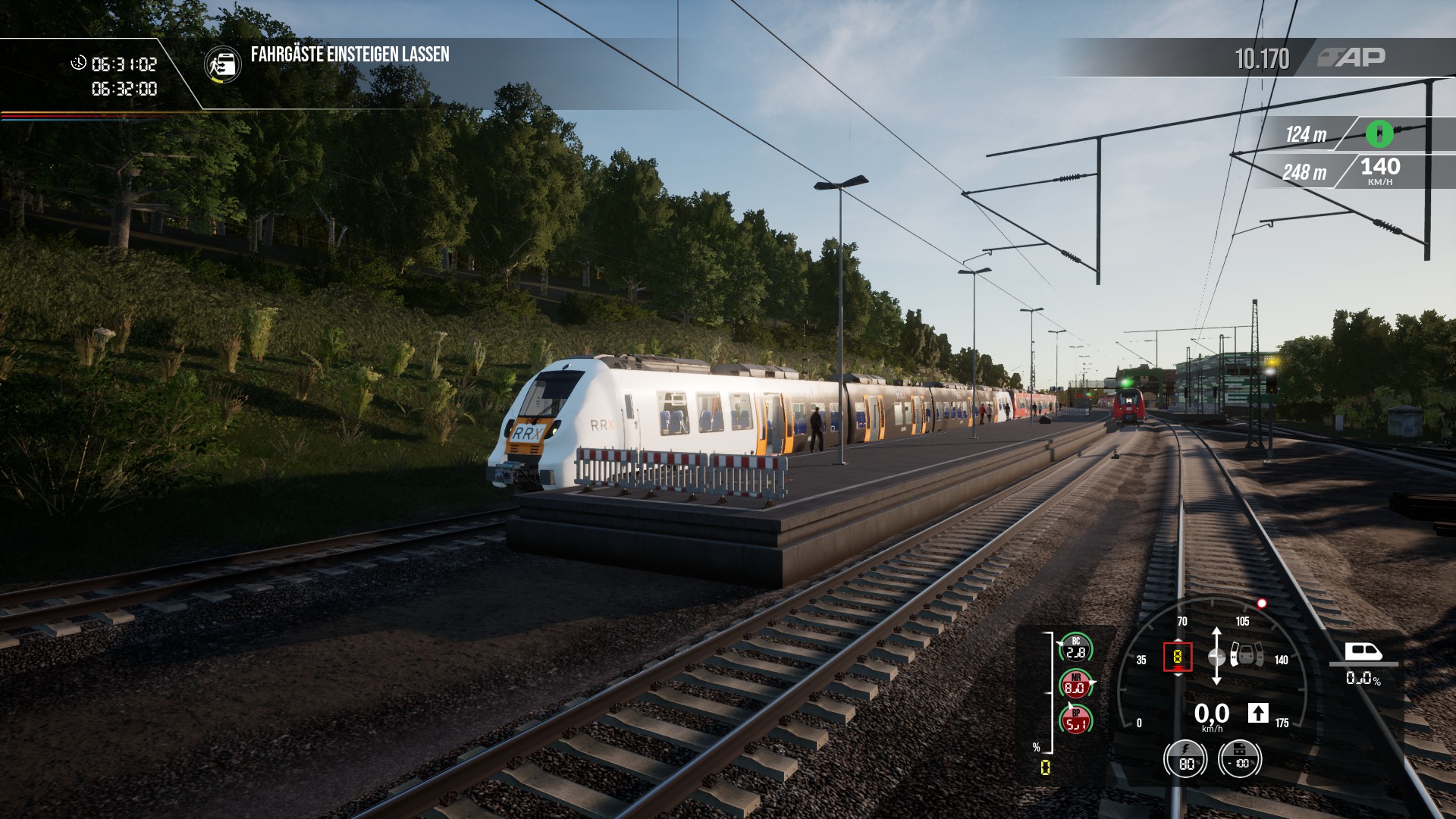The width and height of the screenshot is (1456, 819).
Task: Click the 140 km/h speed limit marker
Action: [x=1379, y=171]
